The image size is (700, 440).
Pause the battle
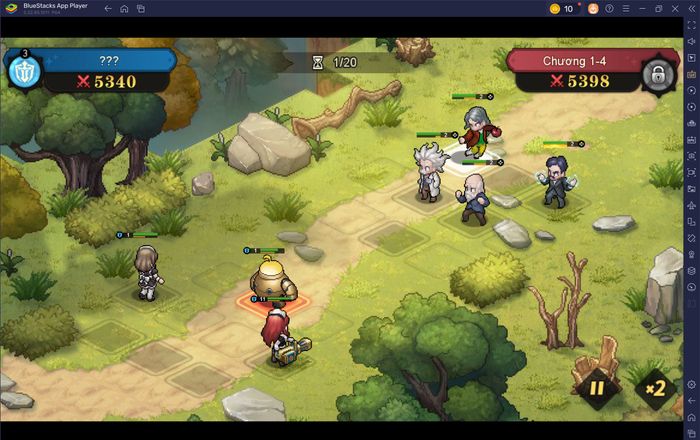click(597, 388)
